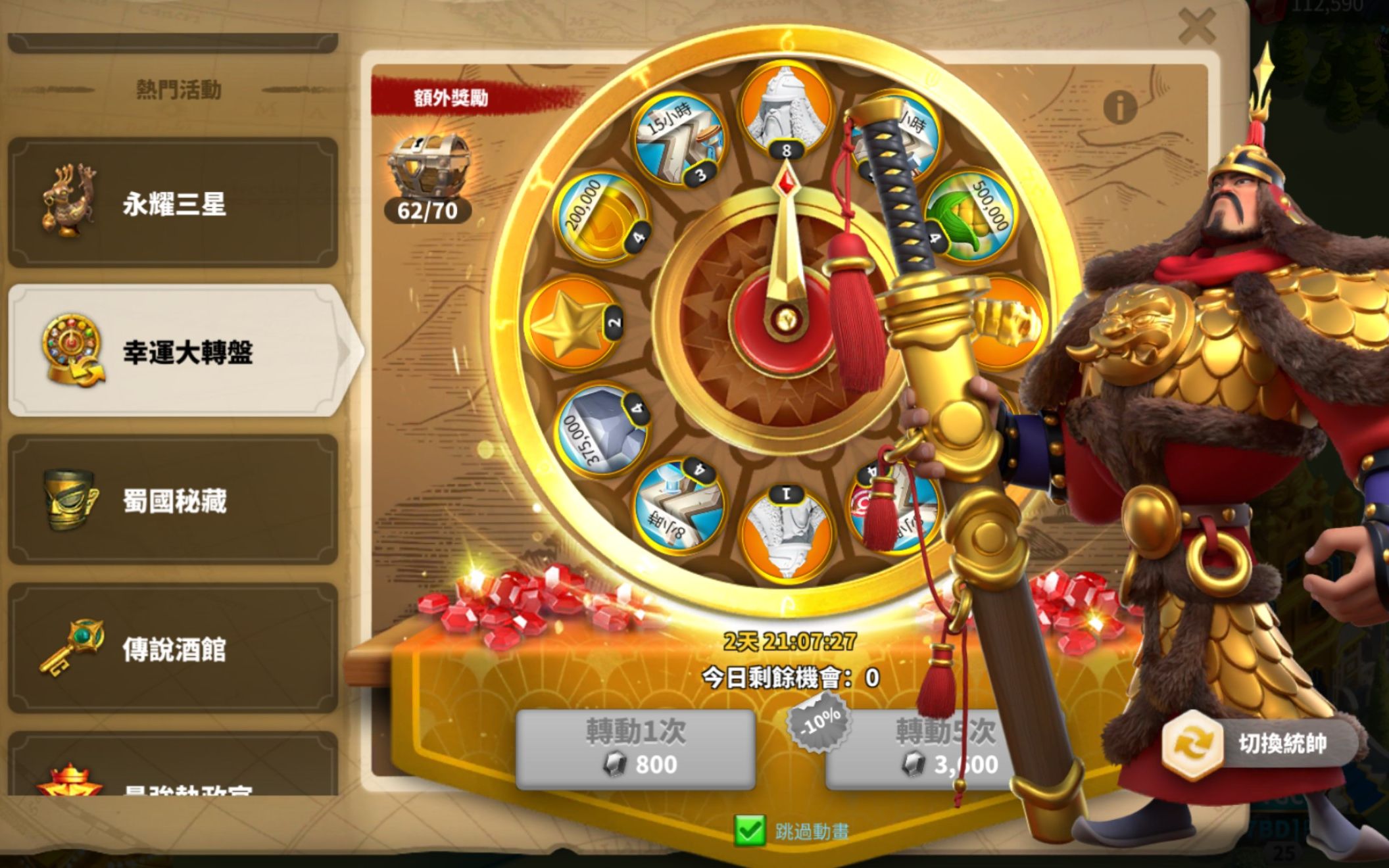Open the 傳說酒館 event
The image size is (1389, 868).
tap(173, 648)
